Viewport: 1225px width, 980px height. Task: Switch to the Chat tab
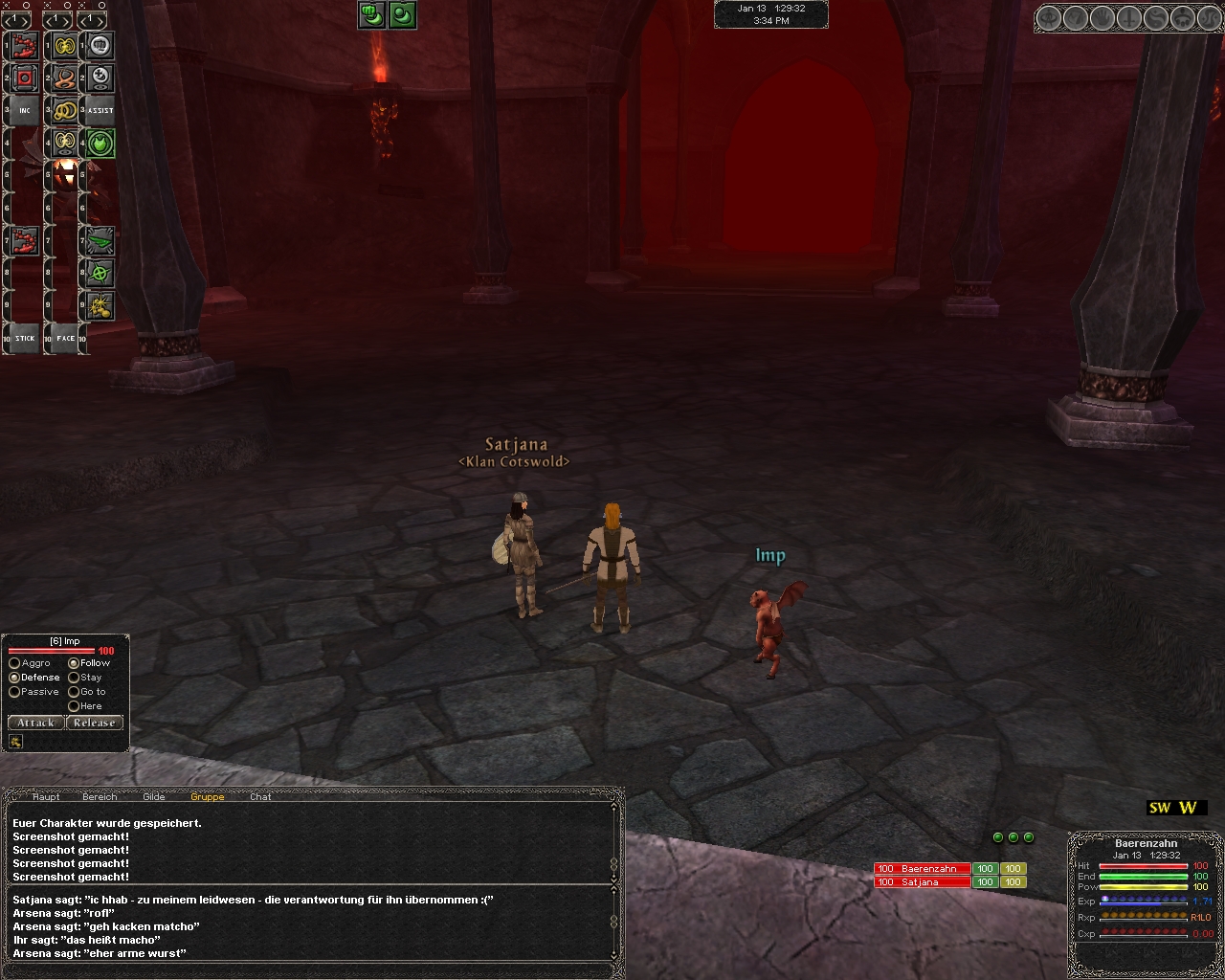[260, 796]
